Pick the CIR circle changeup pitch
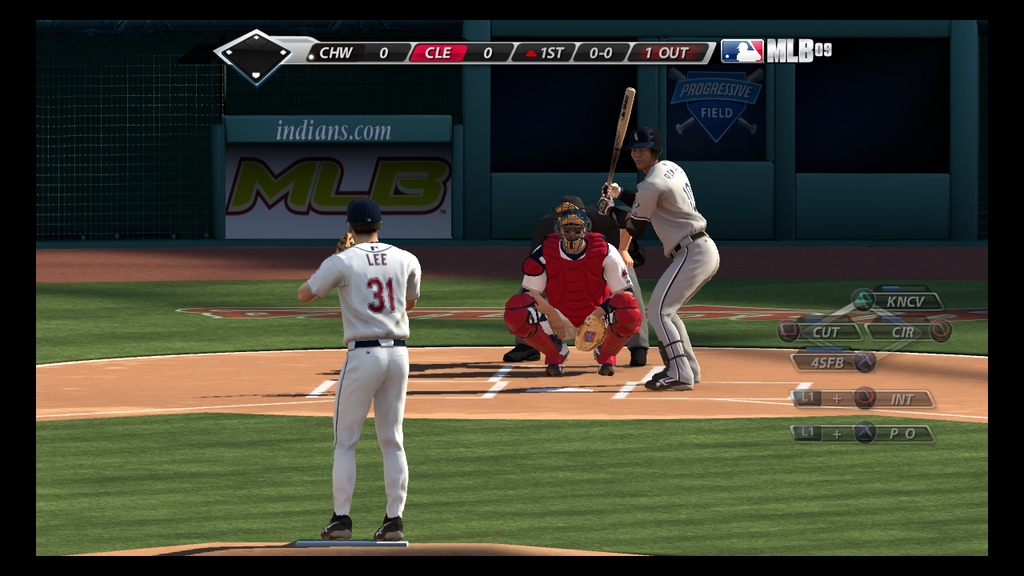The height and width of the screenshot is (576, 1024). (x=903, y=331)
